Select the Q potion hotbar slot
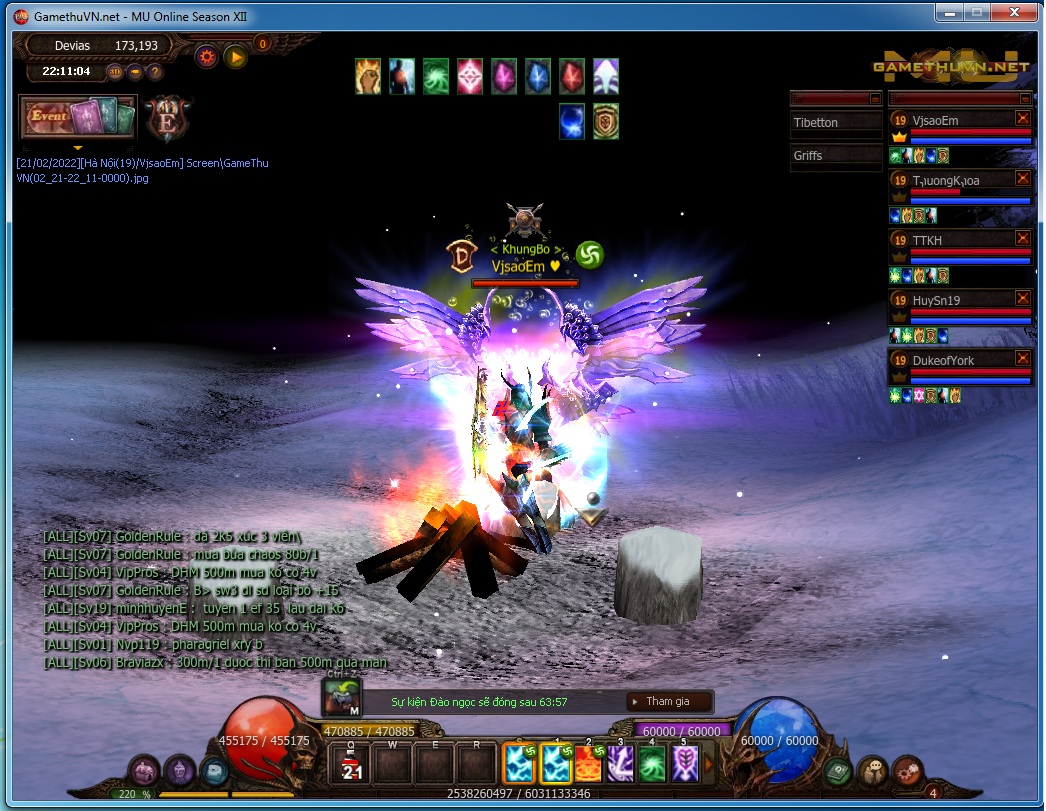This screenshot has width=1046, height=811. [x=352, y=765]
